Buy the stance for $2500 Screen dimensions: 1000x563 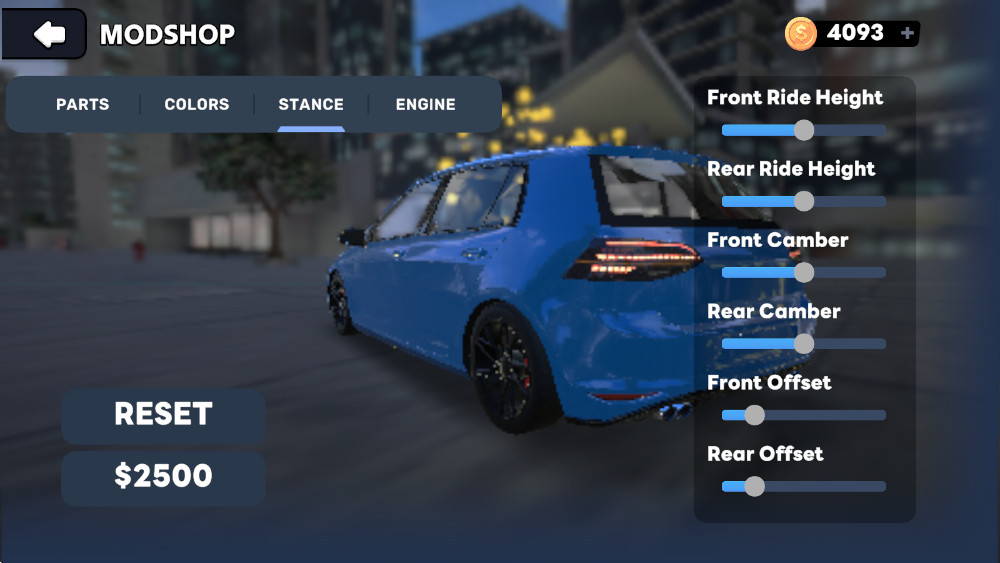(163, 477)
